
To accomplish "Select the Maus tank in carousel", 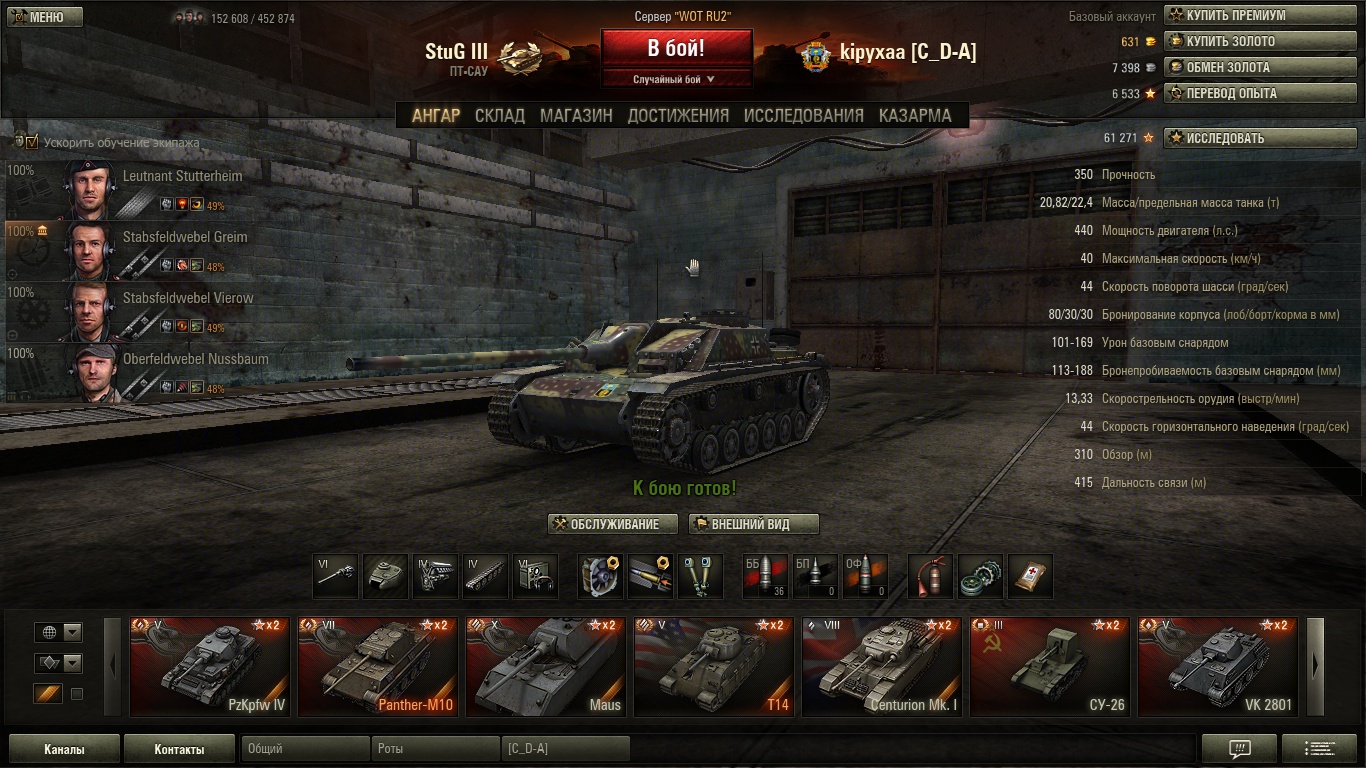I will point(546,667).
